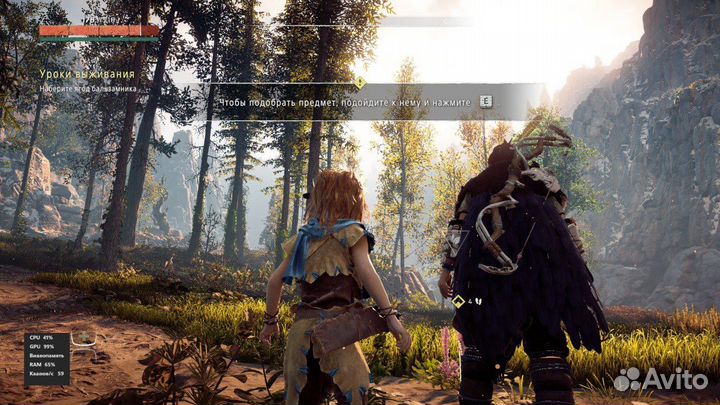Screen dimensions: 720x405
Task: Select the "Уроки выживания" quest title
Action: tap(87, 74)
